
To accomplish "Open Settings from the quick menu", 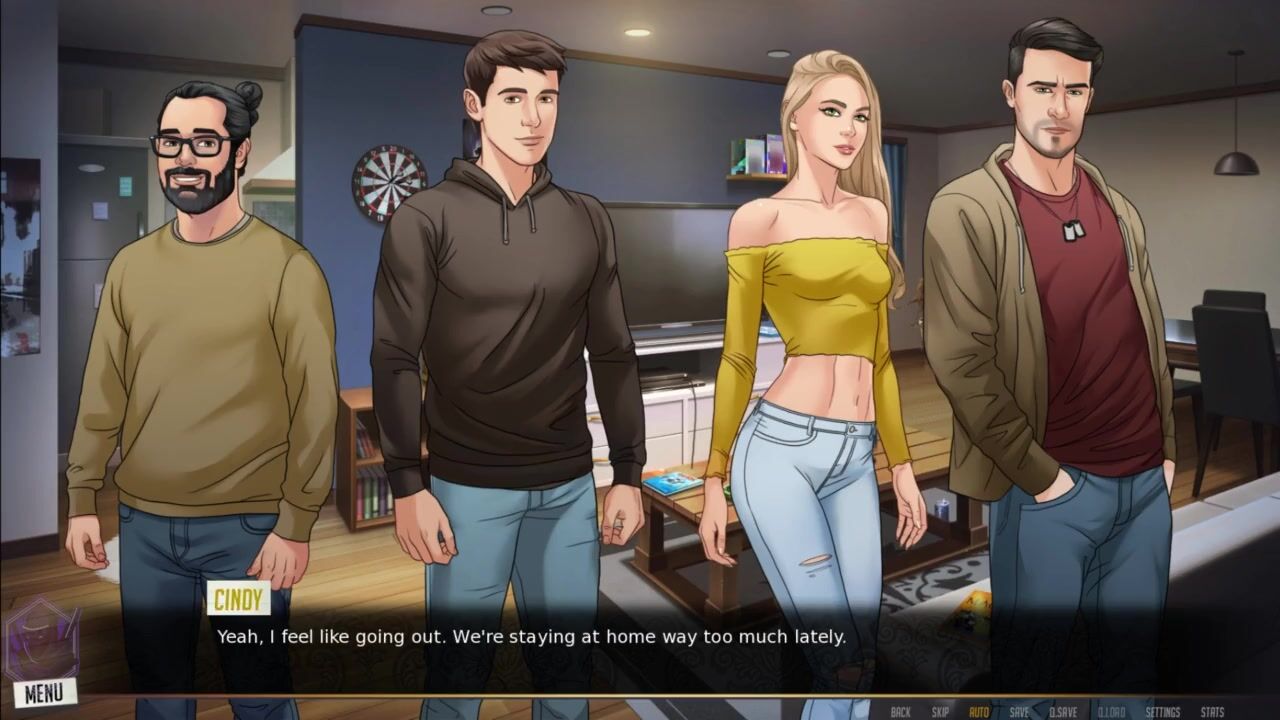I will [1163, 712].
